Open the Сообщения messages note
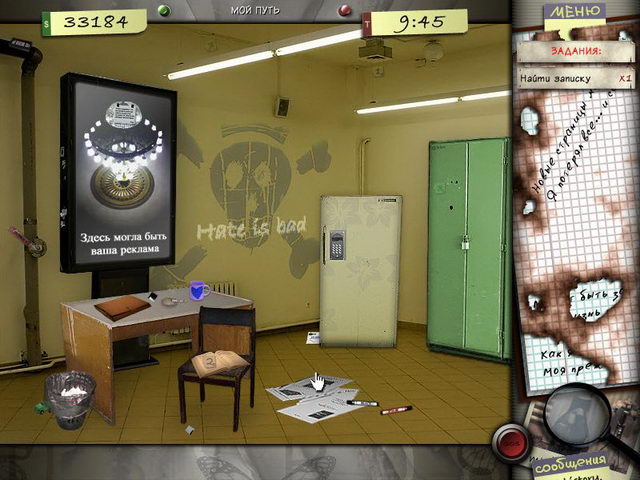The image size is (640, 480). point(570,467)
